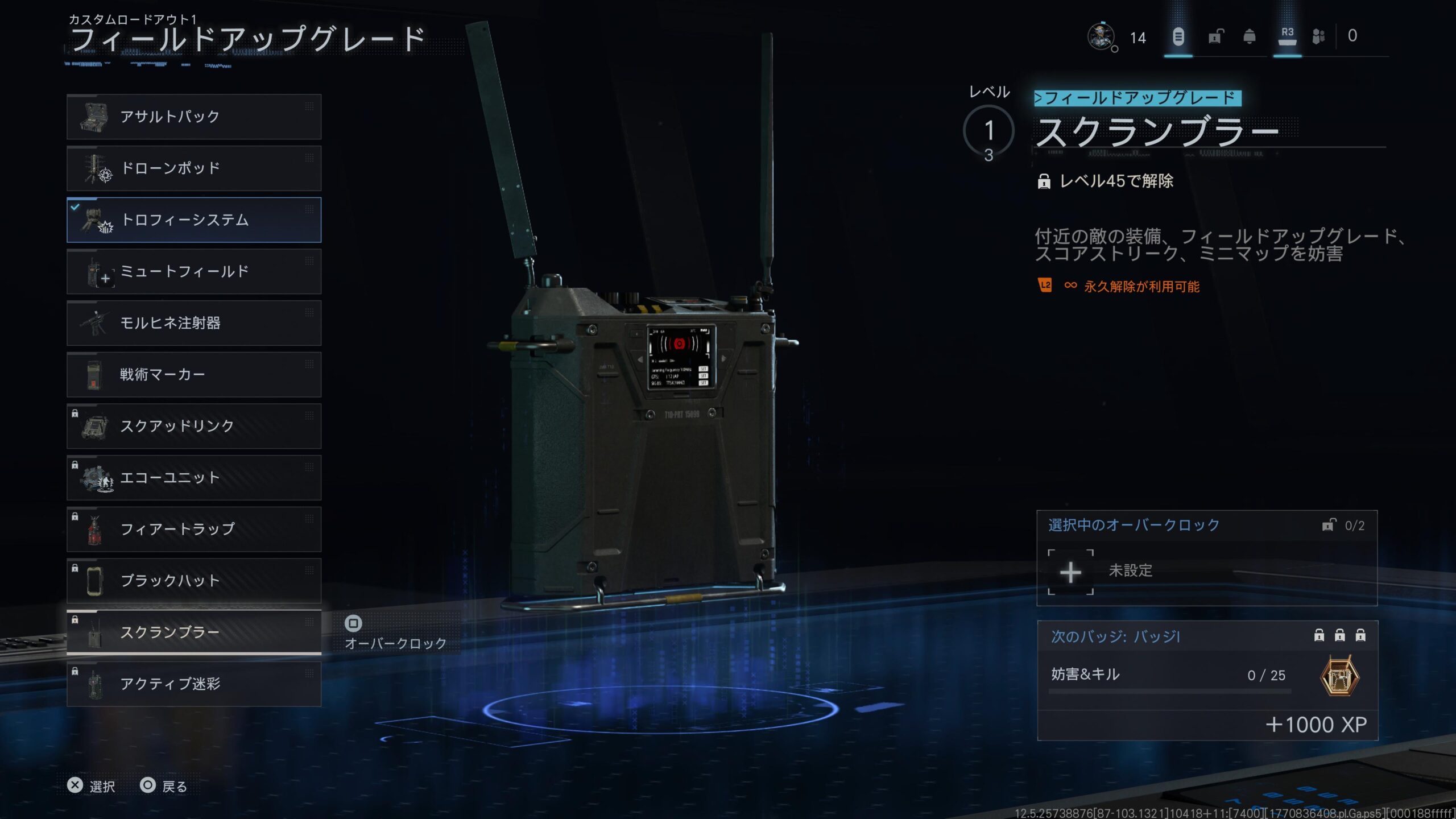Open the オーバークロック option

395,633
